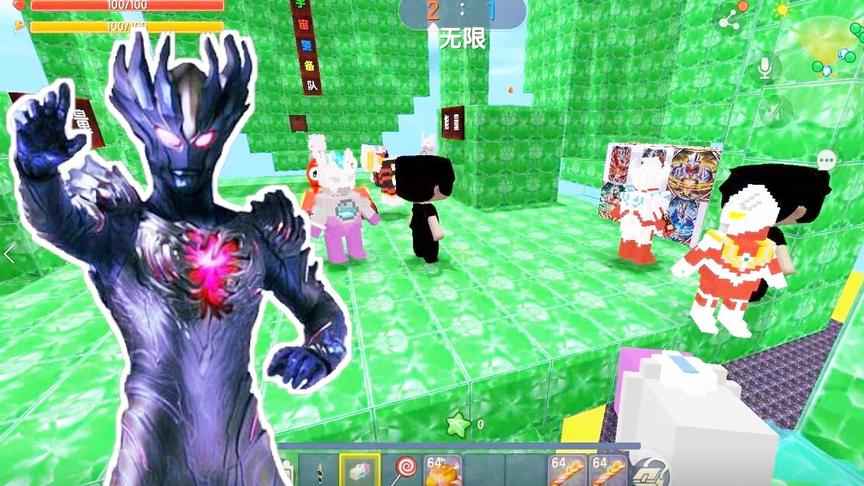
Task: Toggle the microphone voice chat
Action: click(x=766, y=67)
